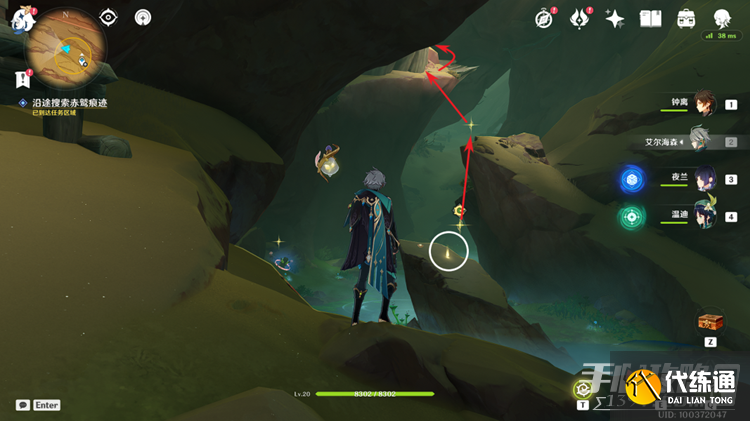Image resolution: width=750 pixels, height=421 pixels.
Task: Open the character screen head icon
Action: tap(722, 18)
